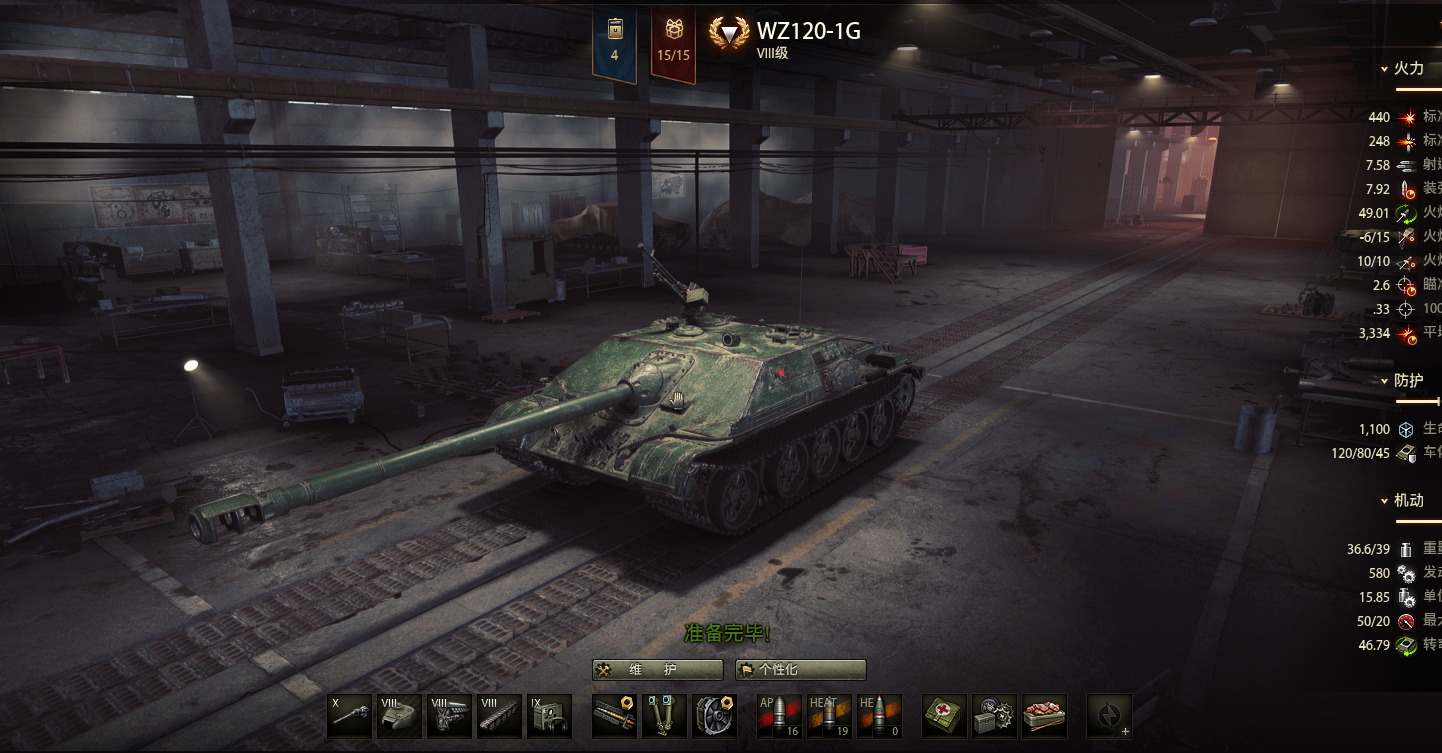Choose the binocular telescope equipment slot
This screenshot has height=753, width=1442.
(x=665, y=716)
